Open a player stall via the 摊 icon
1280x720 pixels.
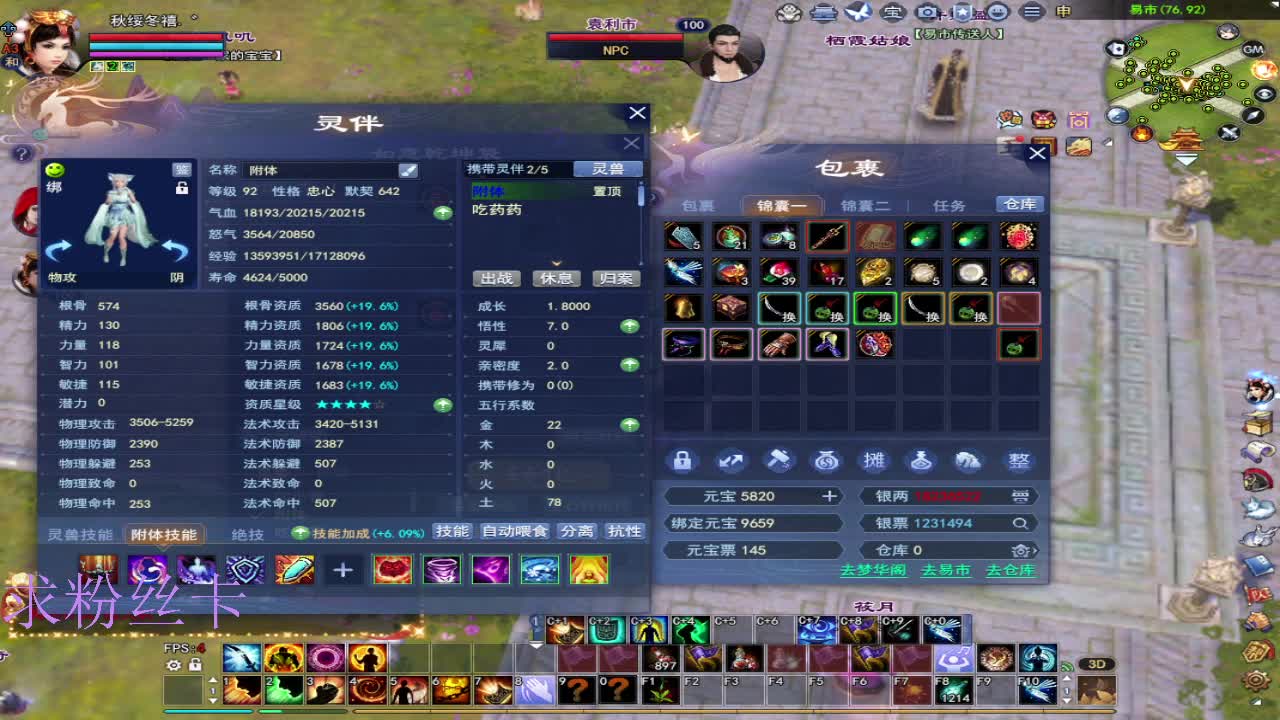(x=875, y=461)
